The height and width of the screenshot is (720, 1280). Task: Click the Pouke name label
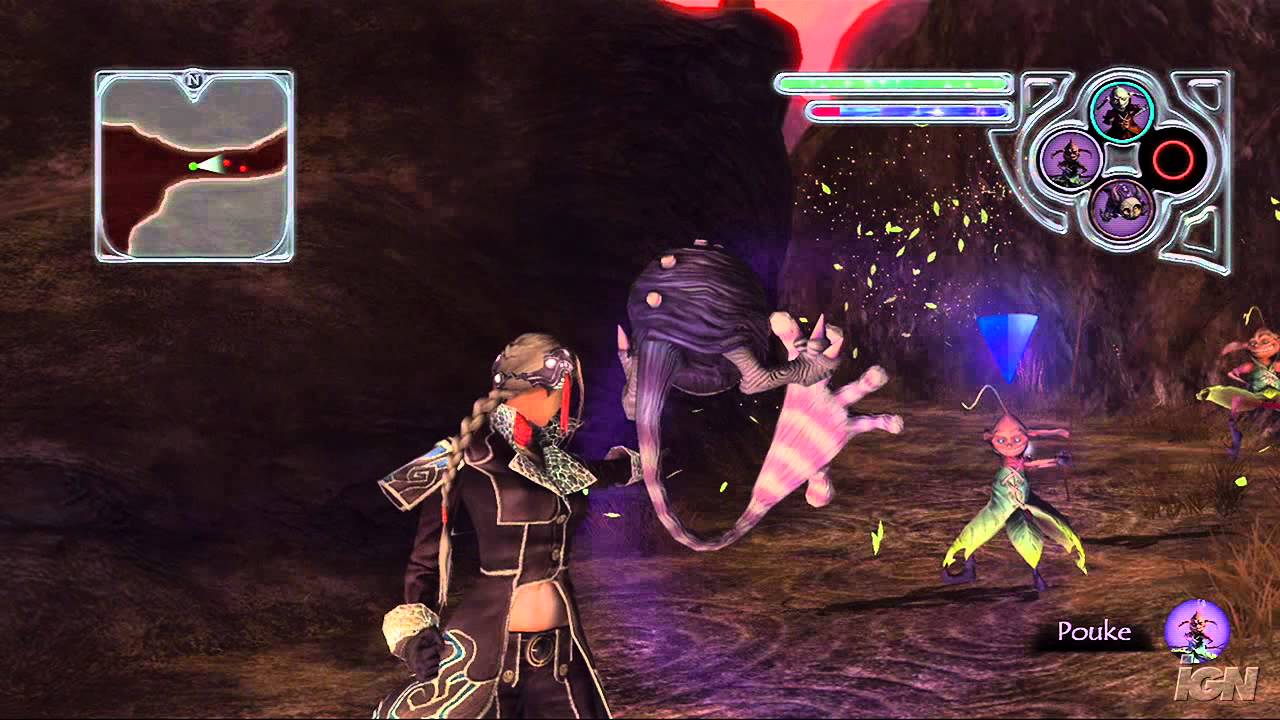click(x=1097, y=631)
